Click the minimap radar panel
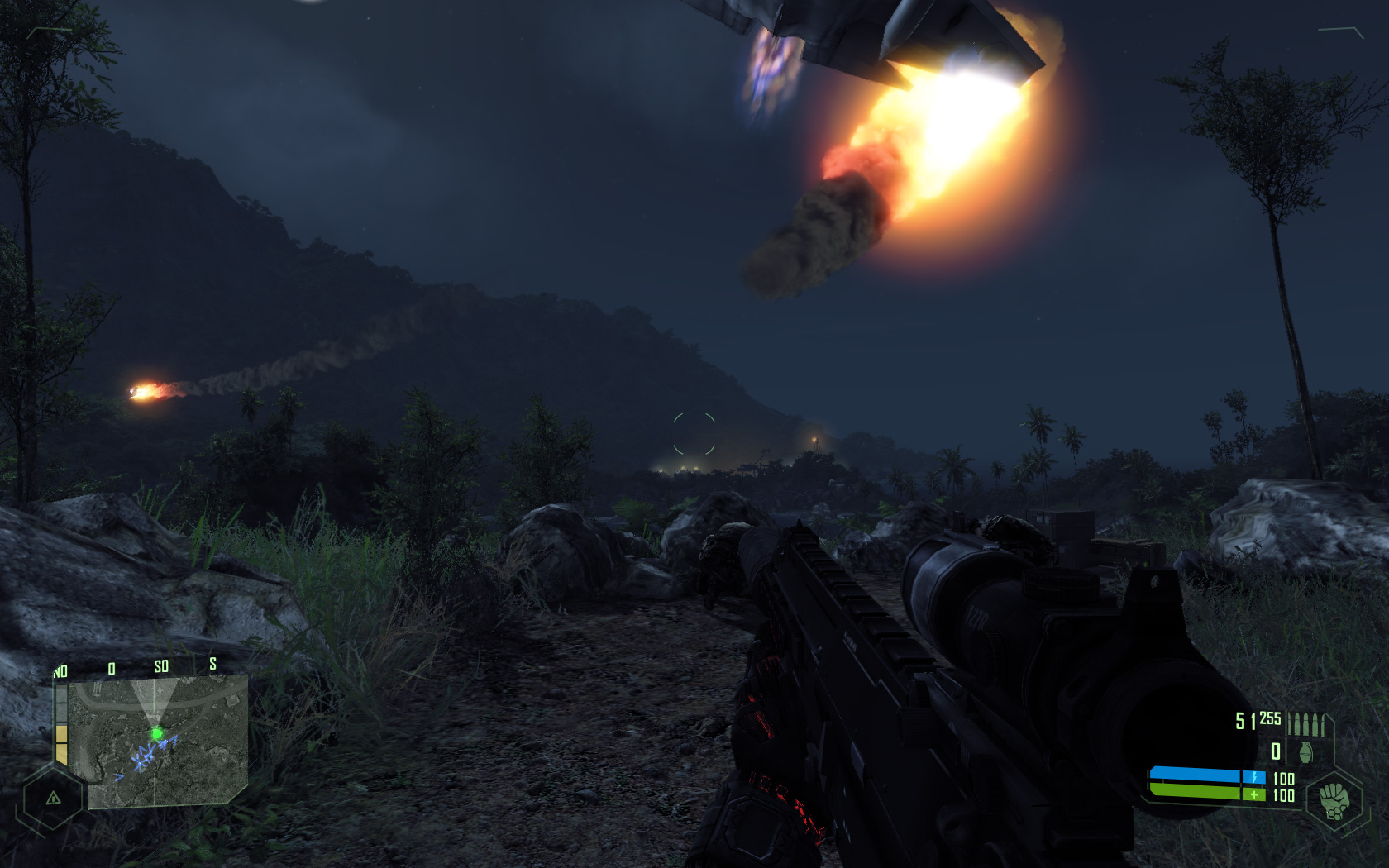The height and width of the screenshot is (868, 1389). [x=158, y=742]
